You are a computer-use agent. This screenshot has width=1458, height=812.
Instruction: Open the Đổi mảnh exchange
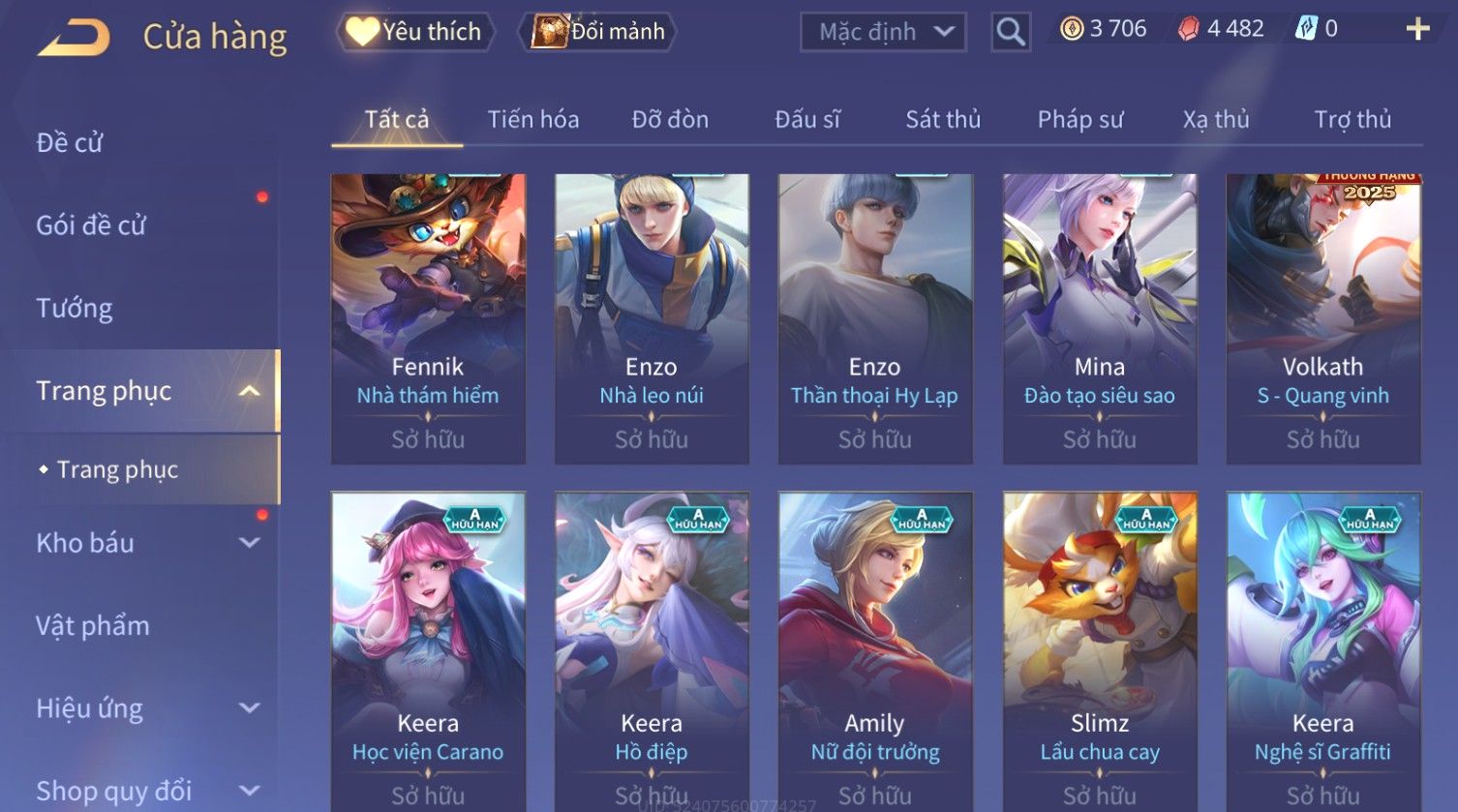[x=599, y=32]
